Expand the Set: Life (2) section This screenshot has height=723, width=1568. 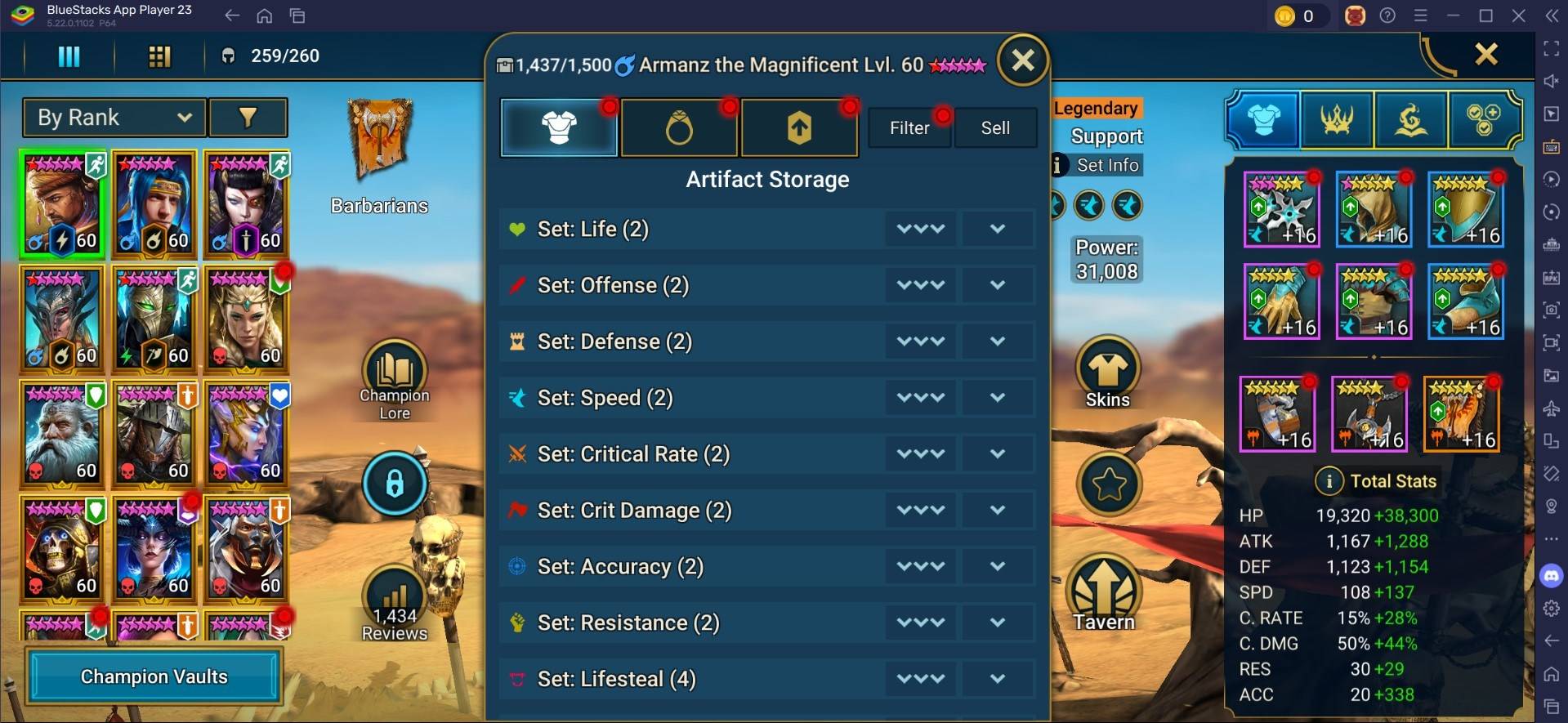pos(997,229)
